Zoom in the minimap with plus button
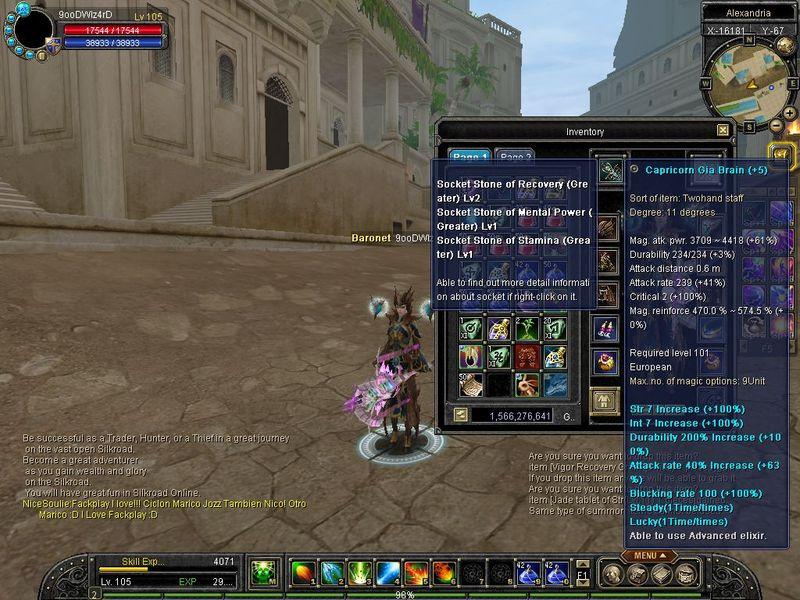Screen dimensions: 800x600 pyautogui.click(x=791, y=113)
